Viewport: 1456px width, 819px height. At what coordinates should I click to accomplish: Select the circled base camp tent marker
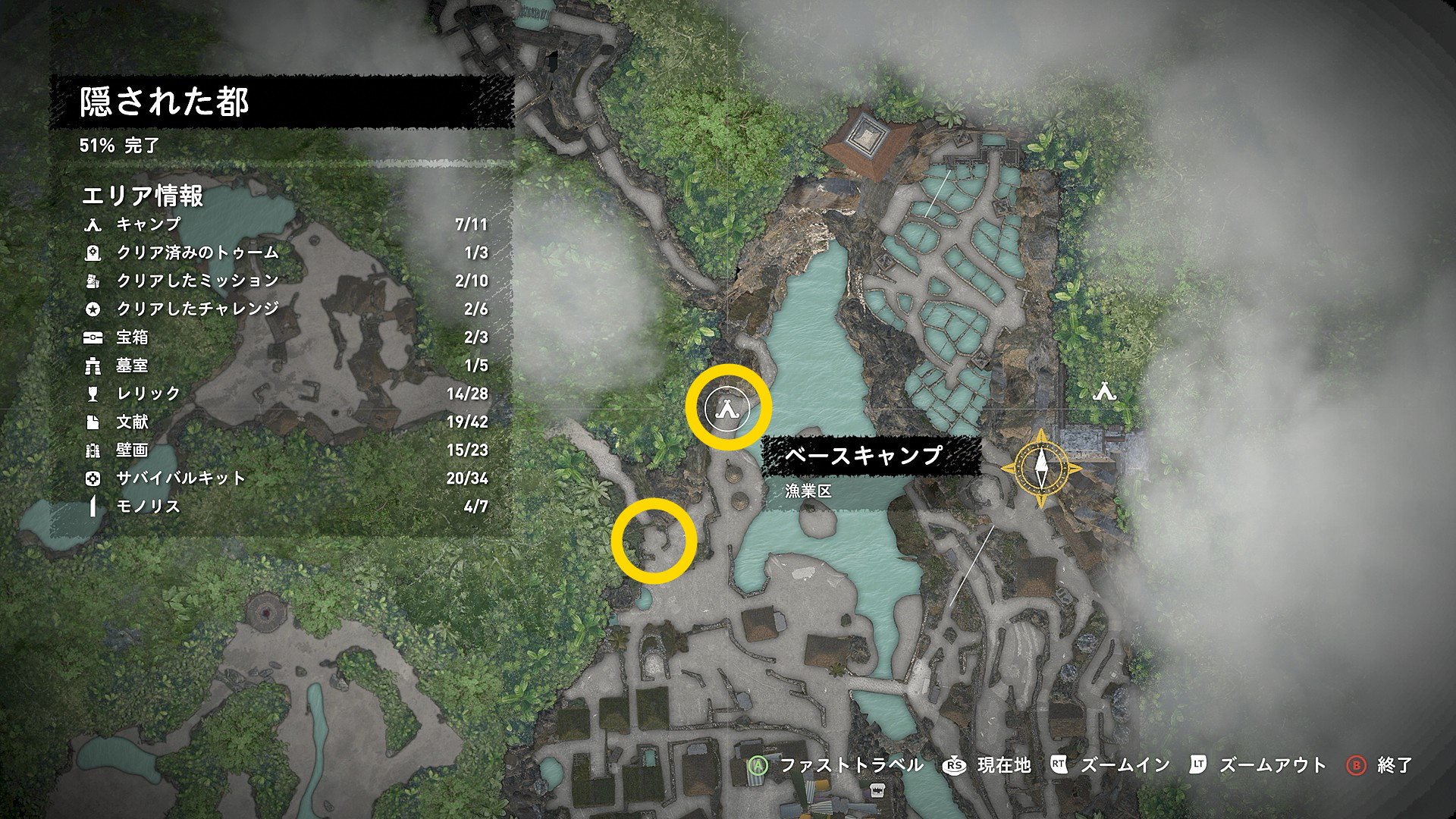point(727,409)
